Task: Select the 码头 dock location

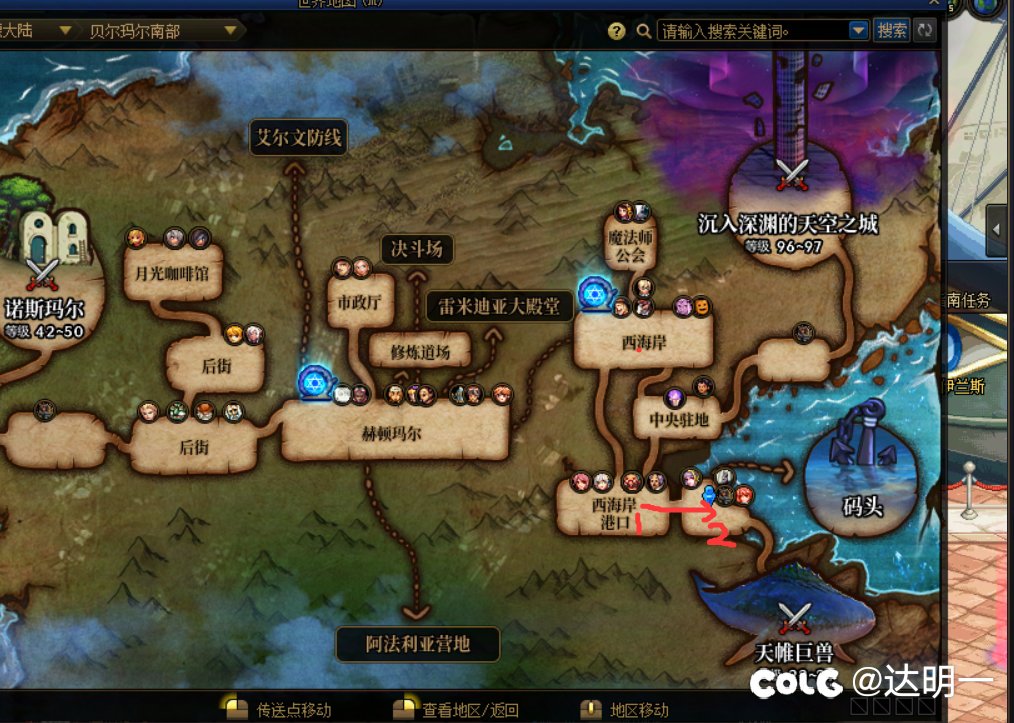Action: click(x=863, y=480)
